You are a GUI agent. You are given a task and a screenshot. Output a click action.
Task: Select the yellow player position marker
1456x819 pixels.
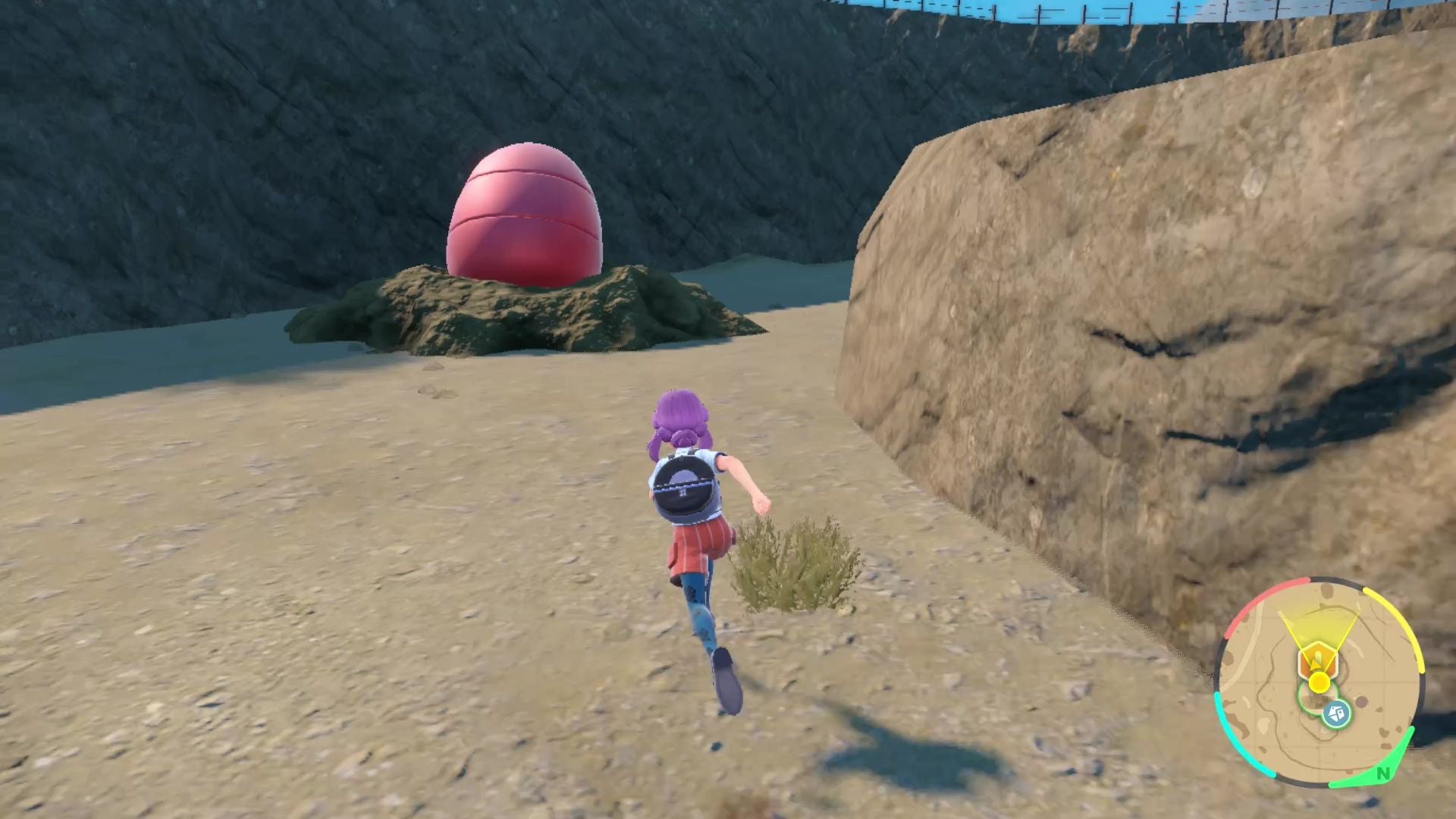1319,681
